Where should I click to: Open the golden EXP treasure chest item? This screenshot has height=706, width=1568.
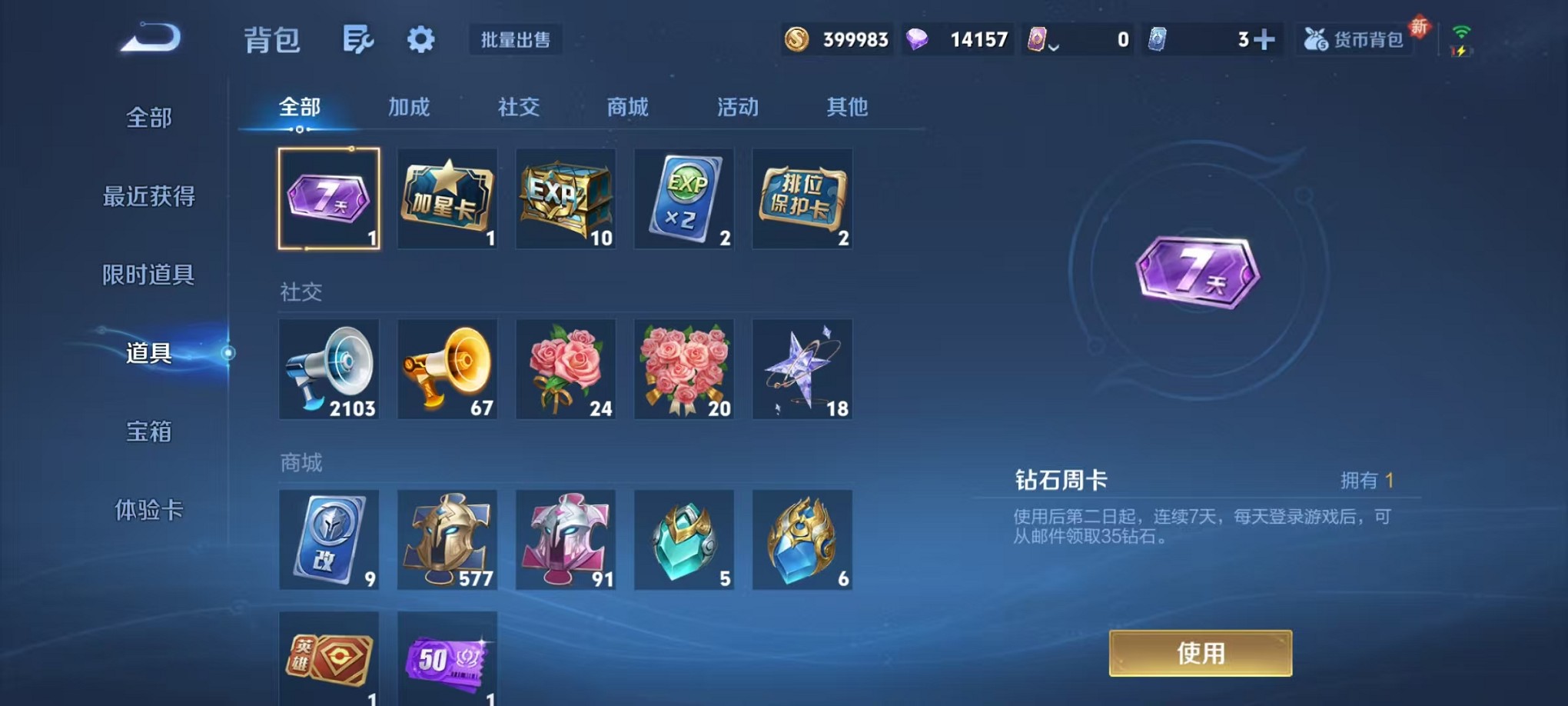click(x=565, y=198)
